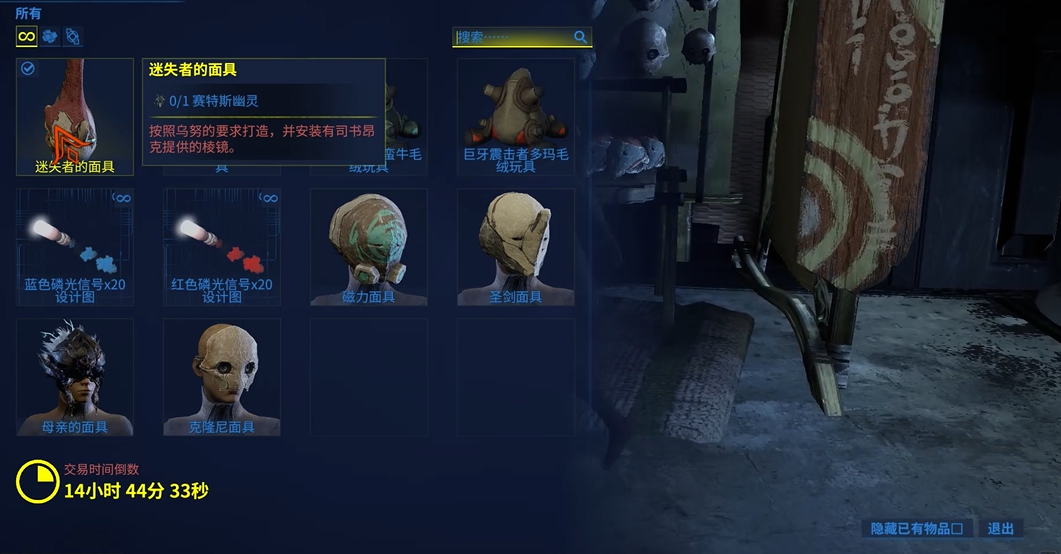
Task: Select the 圣剑面具 mask
Action: (x=516, y=247)
